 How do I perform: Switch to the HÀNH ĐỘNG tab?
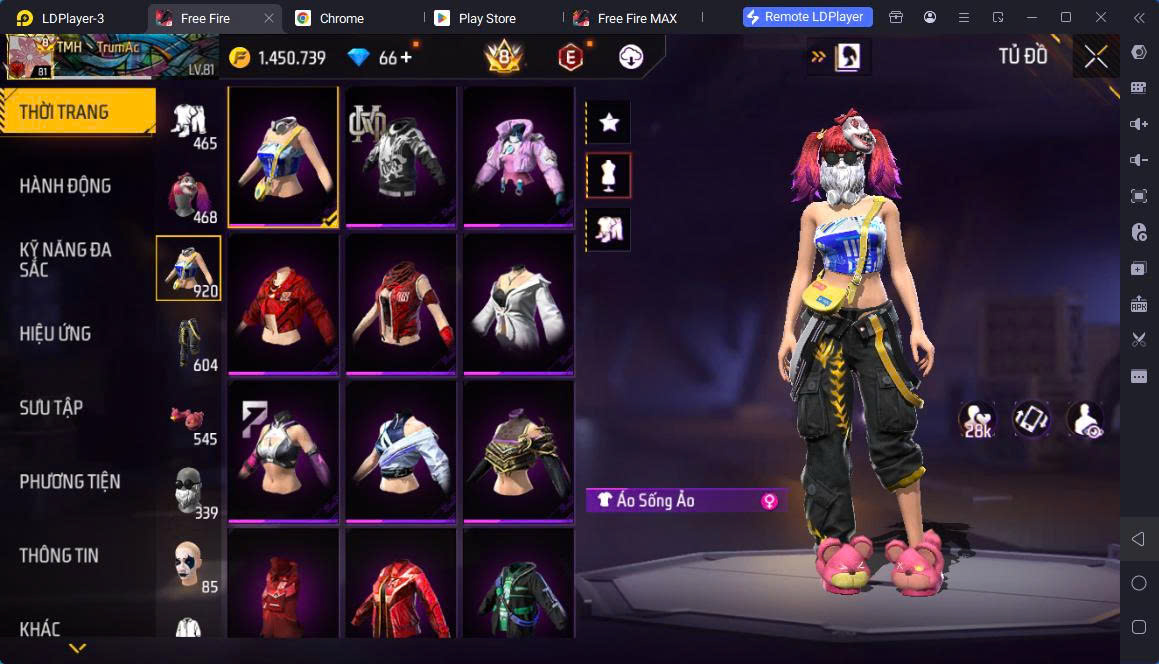point(66,186)
